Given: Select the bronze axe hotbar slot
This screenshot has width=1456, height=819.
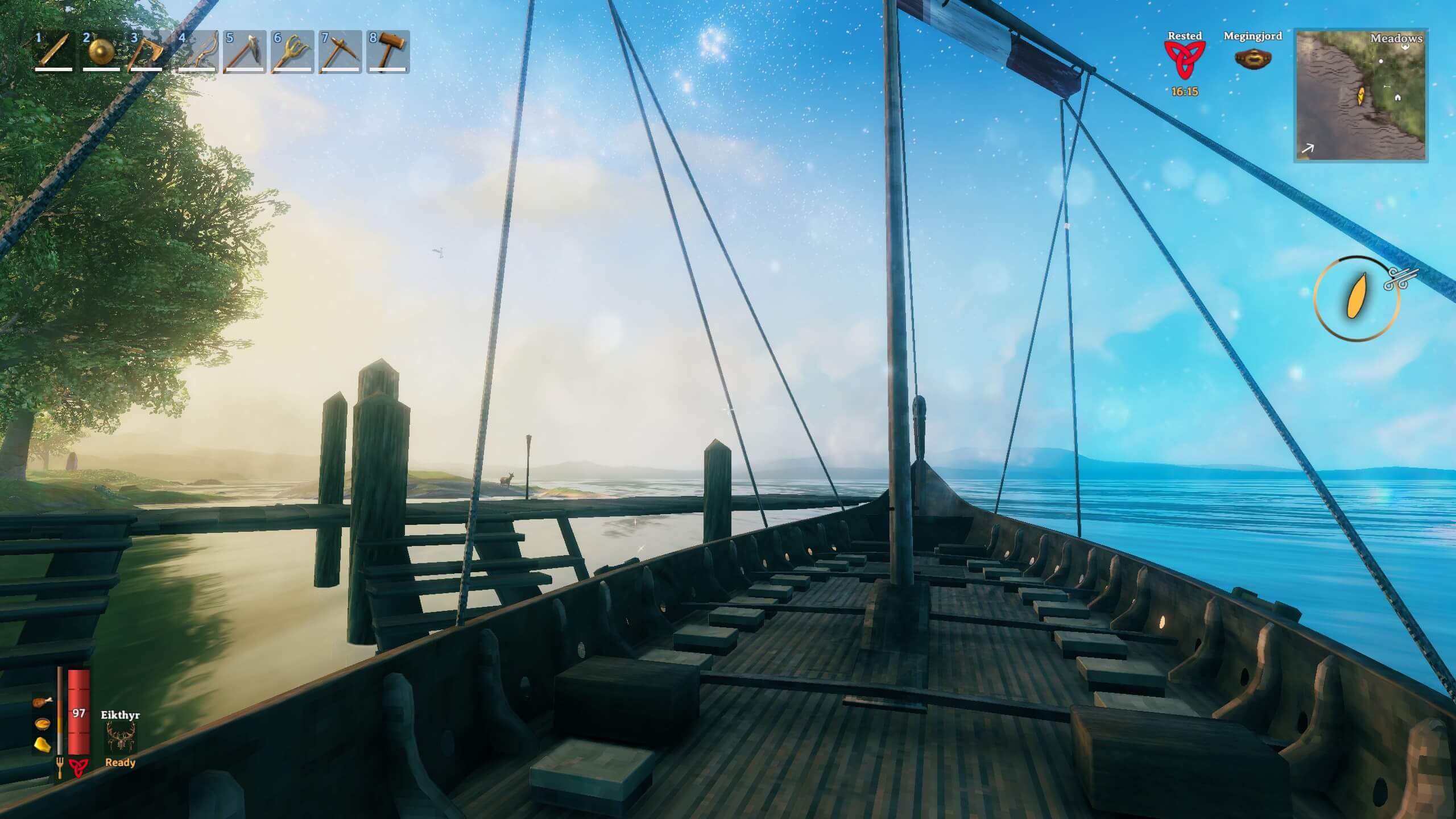Looking at the screenshot, I should (149, 51).
